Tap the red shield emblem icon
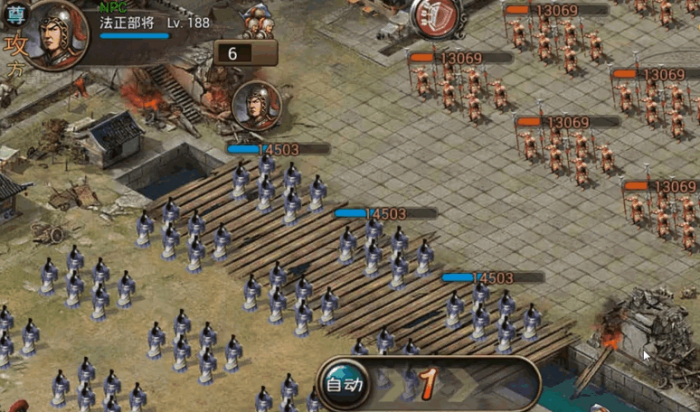 click(436, 17)
